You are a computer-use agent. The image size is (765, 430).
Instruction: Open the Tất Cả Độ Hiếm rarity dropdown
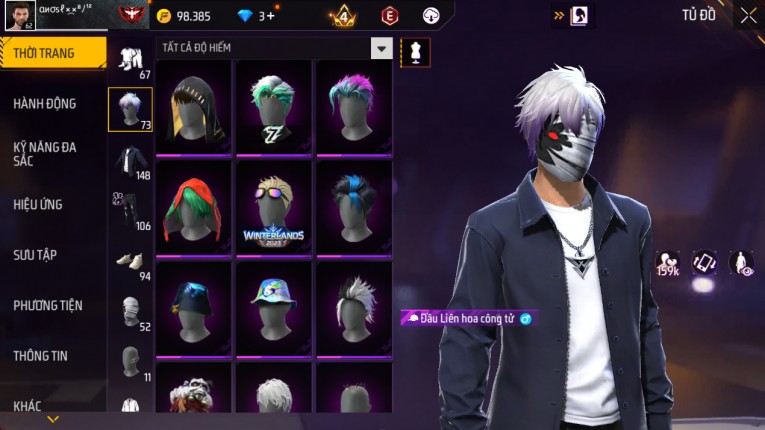[x=381, y=48]
